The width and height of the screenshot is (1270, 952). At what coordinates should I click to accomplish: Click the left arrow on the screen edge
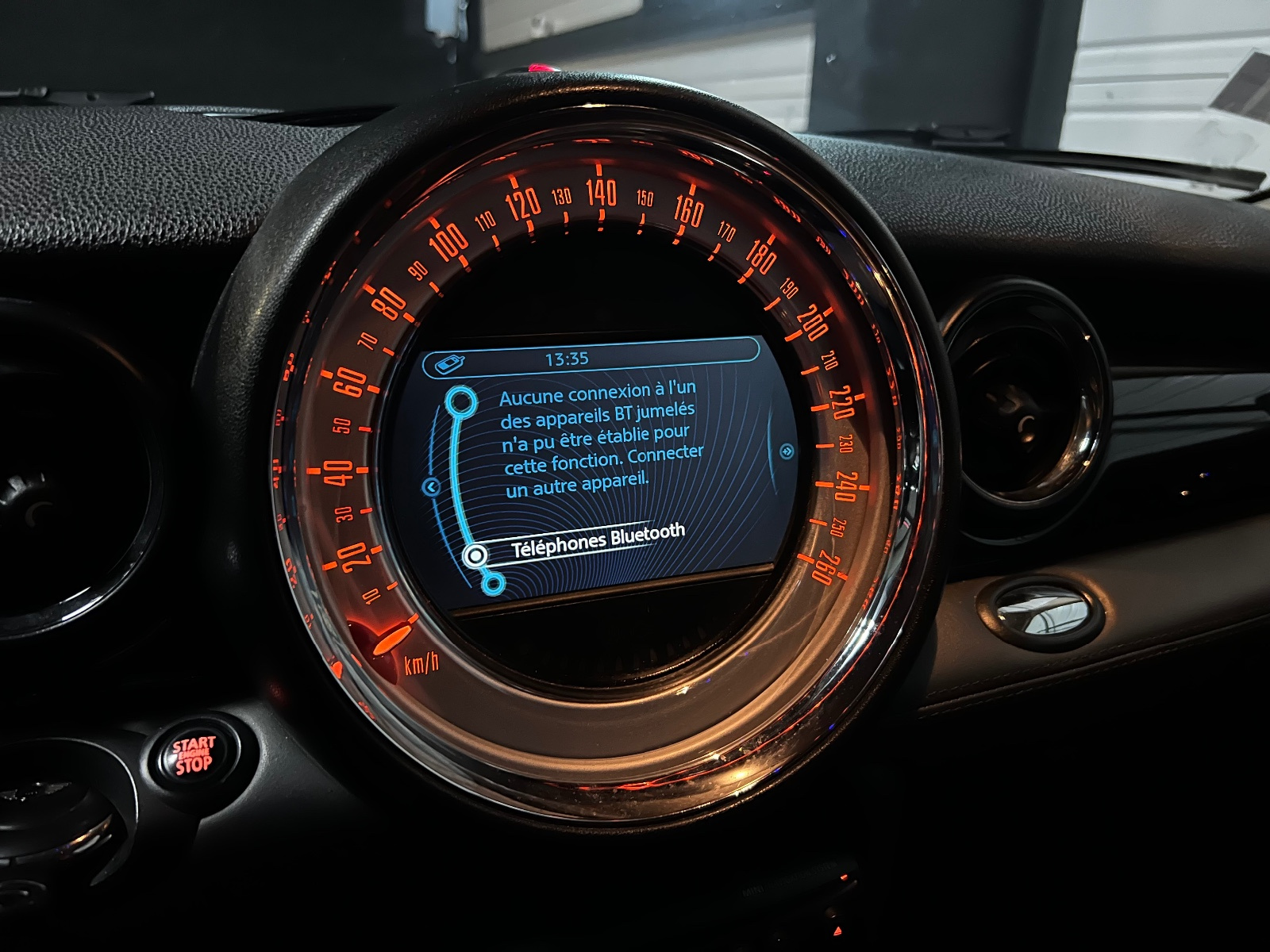tap(431, 486)
